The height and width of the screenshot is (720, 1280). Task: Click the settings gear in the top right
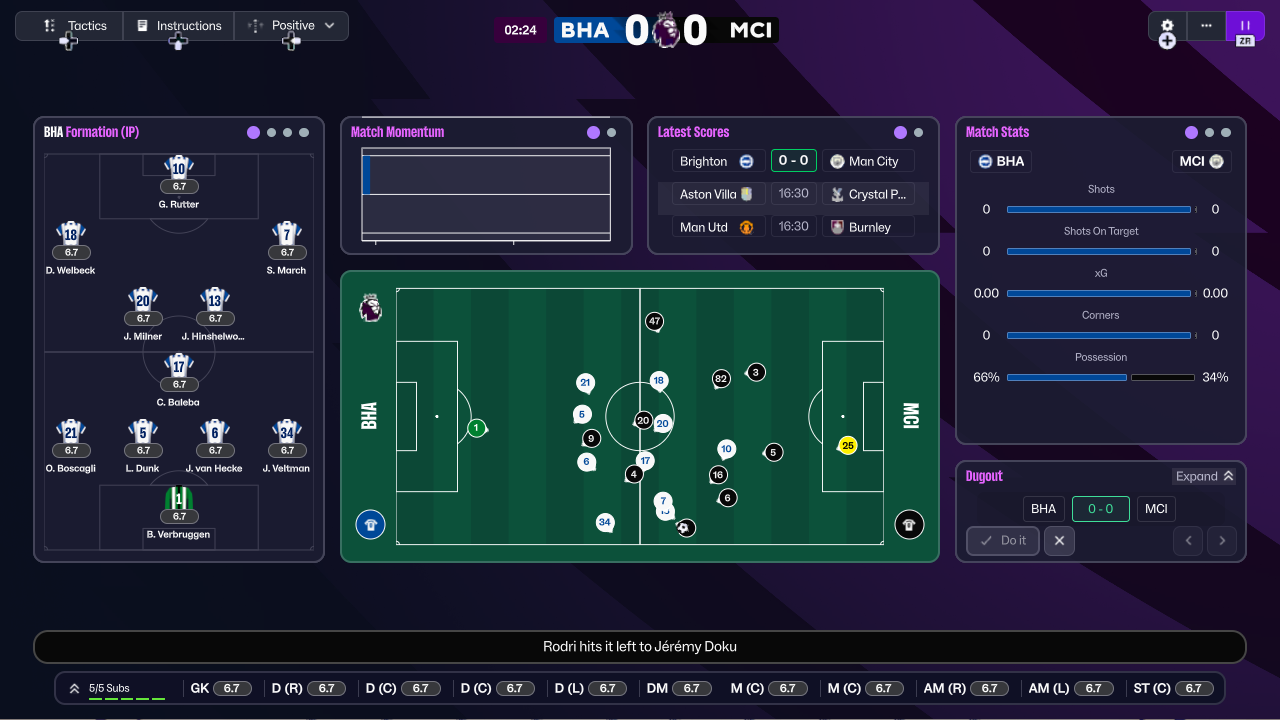[x=1167, y=26]
